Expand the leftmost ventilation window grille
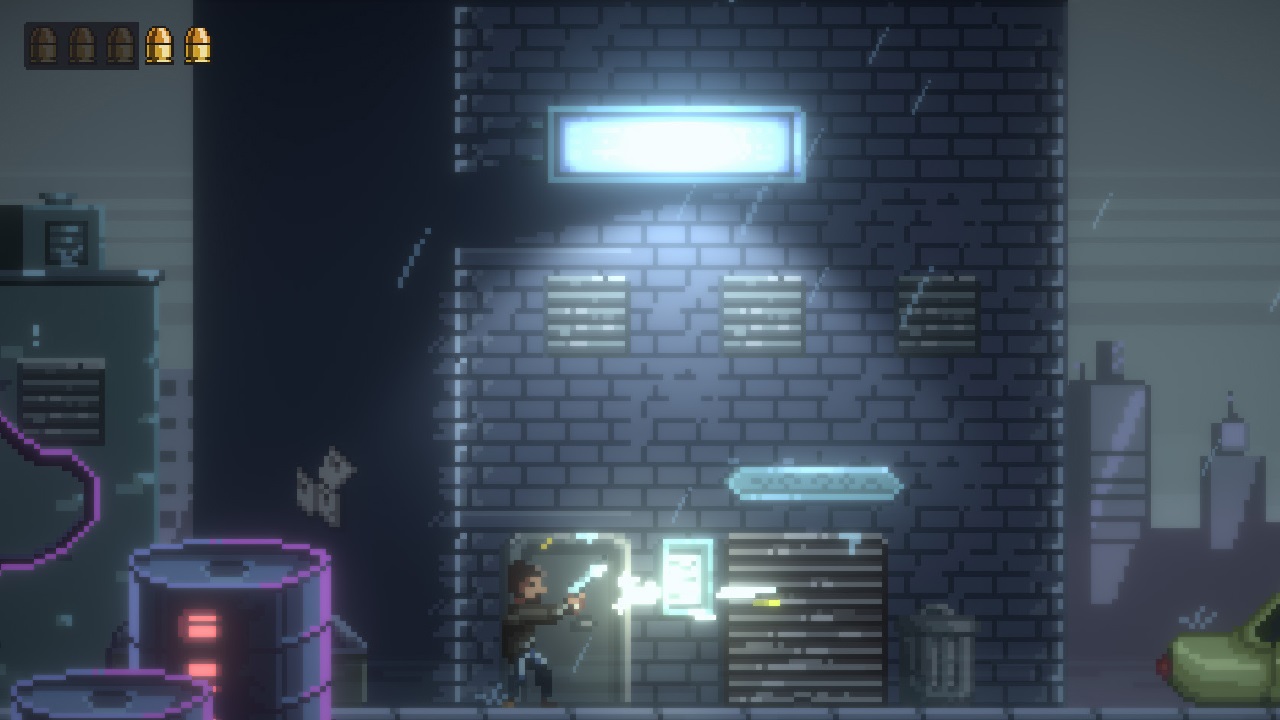The image size is (1280, 720). [587, 315]
